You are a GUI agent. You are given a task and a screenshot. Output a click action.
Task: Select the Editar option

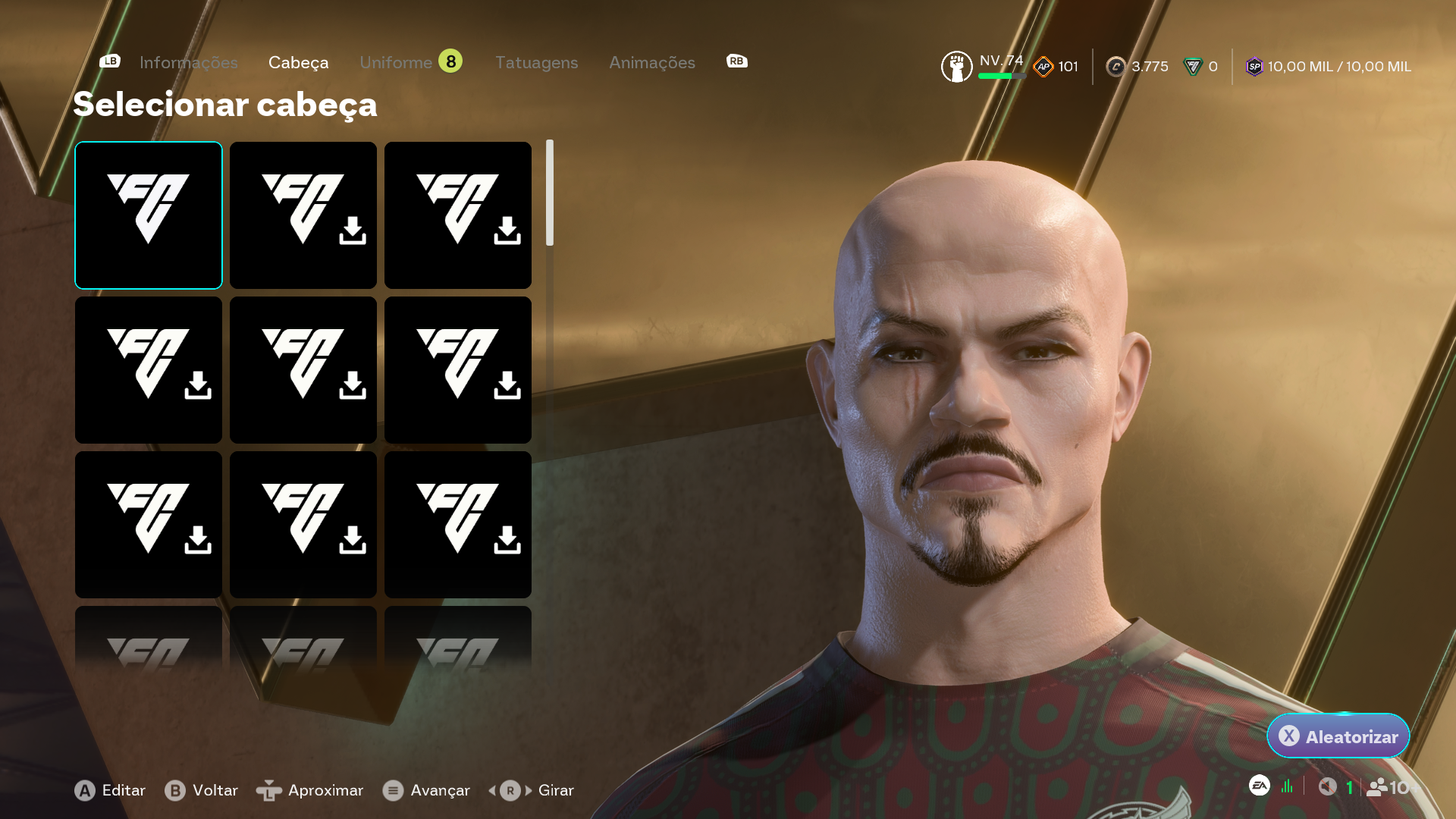tap(111, 790)
